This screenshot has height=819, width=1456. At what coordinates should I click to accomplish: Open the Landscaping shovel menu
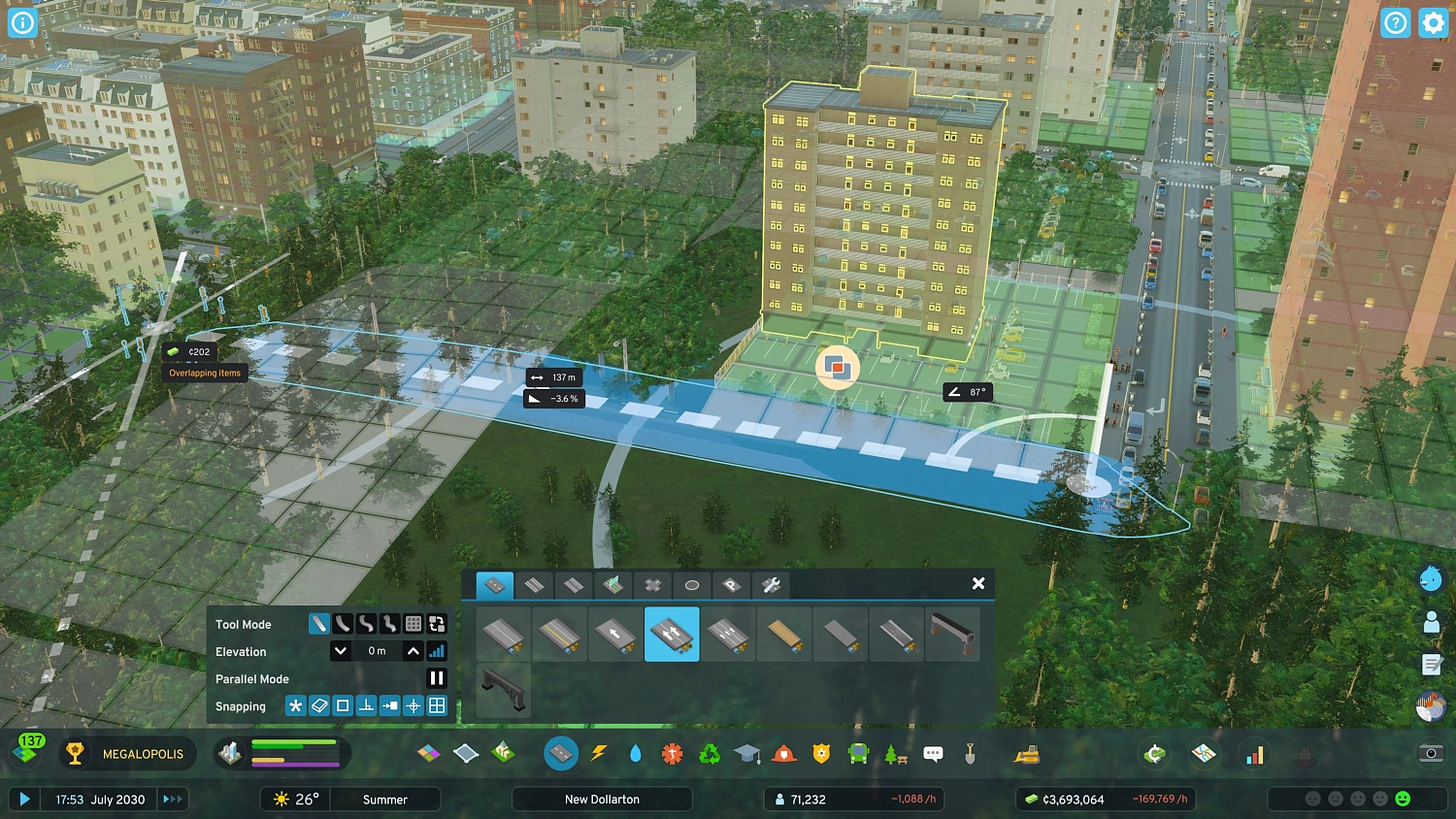click(971, 753)
